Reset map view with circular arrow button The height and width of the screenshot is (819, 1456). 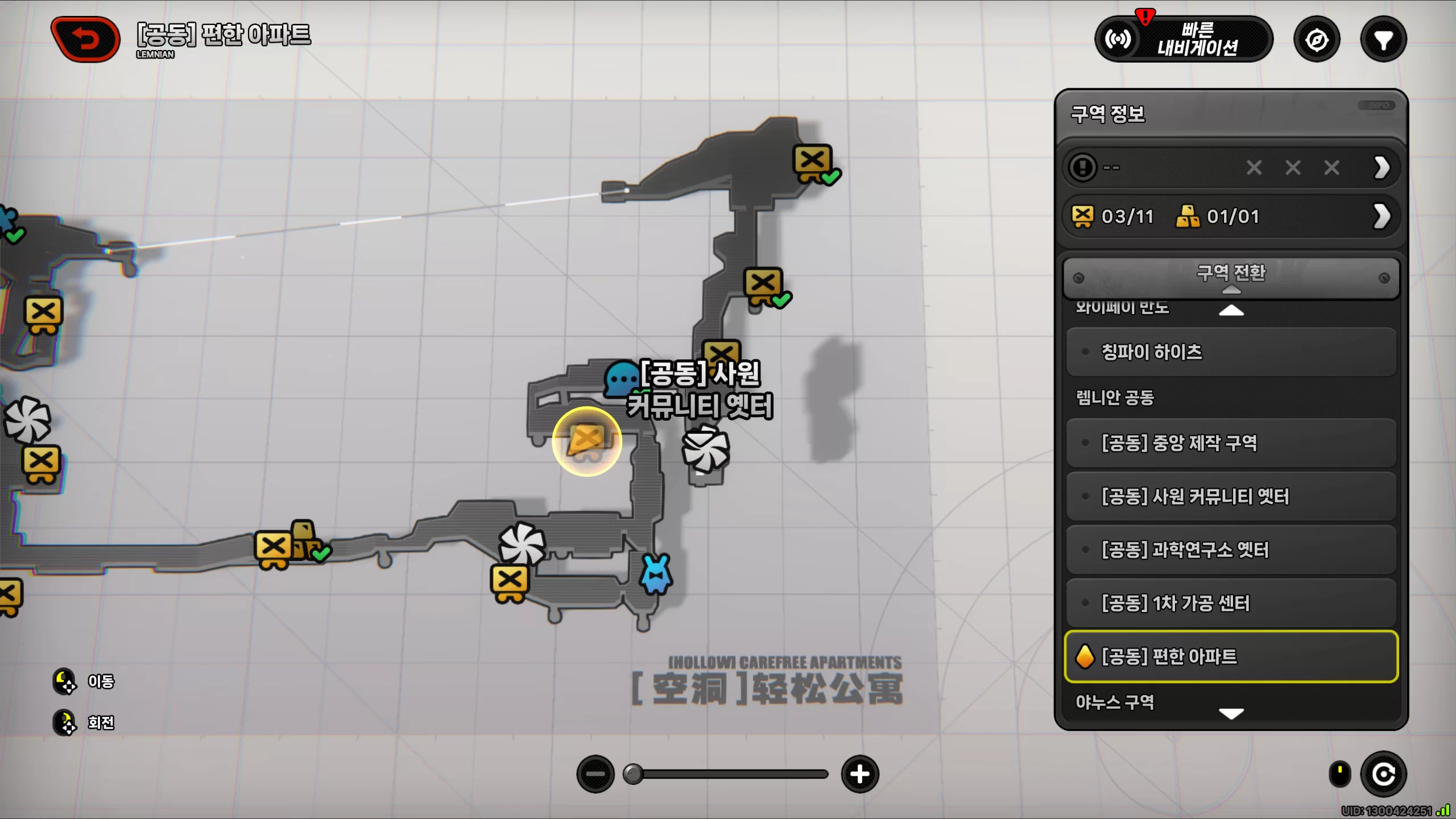(x=1383, y=774)
